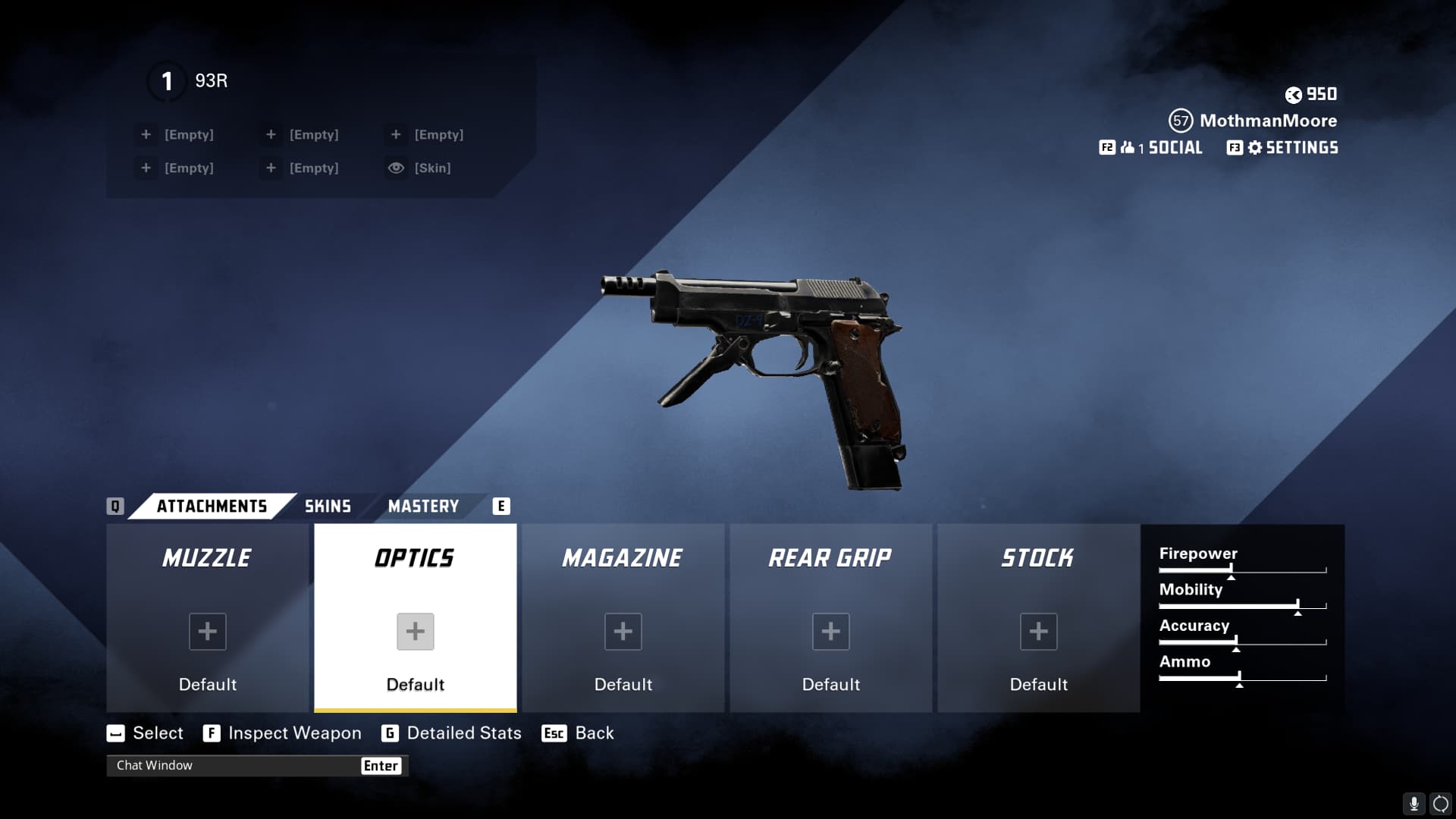Switch to the Skins tab
Viewport: 1456px width, 819px height.
pyautogui.click(x=328, y=506)
